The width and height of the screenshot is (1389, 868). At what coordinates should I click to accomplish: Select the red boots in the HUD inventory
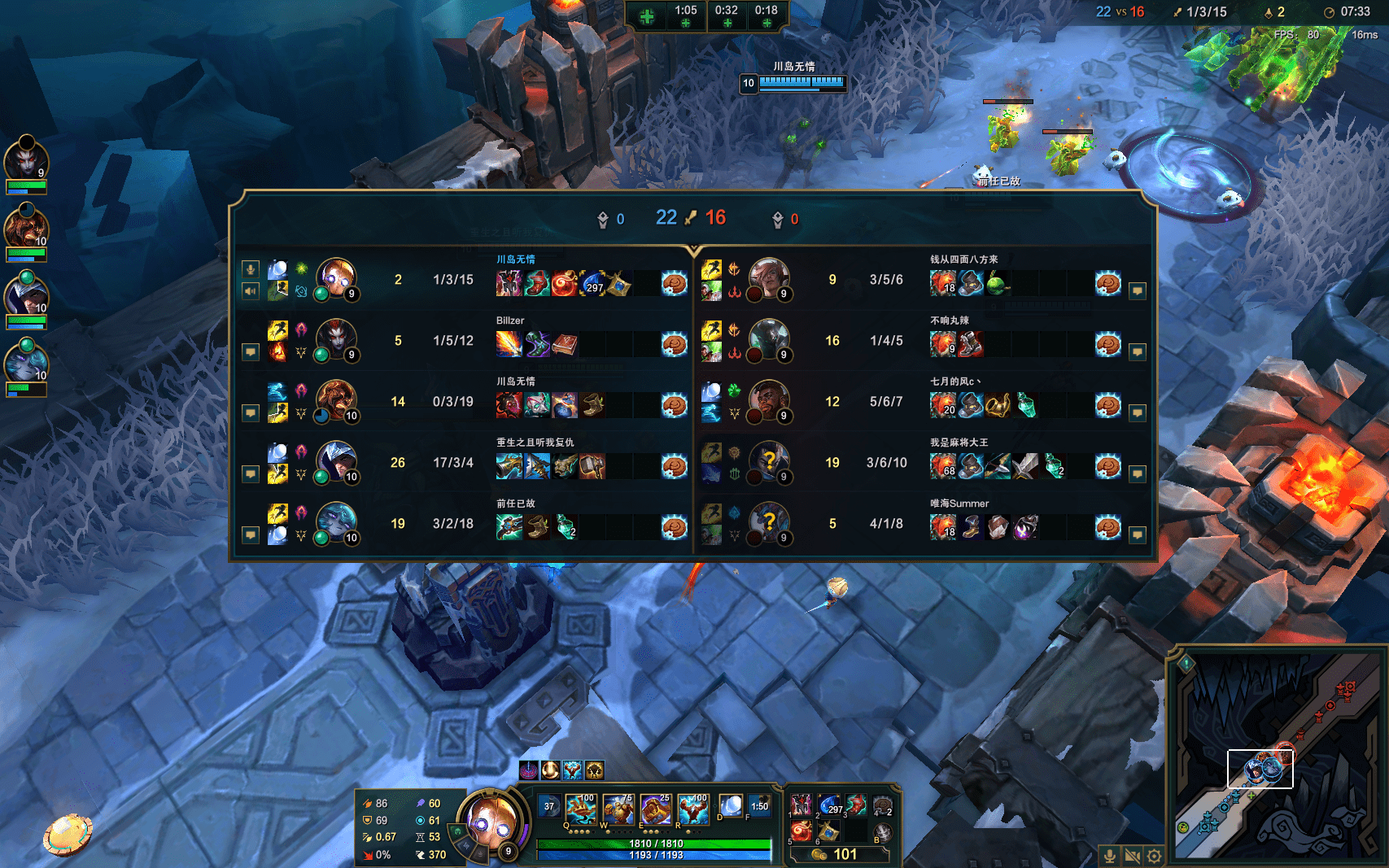(855, 805)
